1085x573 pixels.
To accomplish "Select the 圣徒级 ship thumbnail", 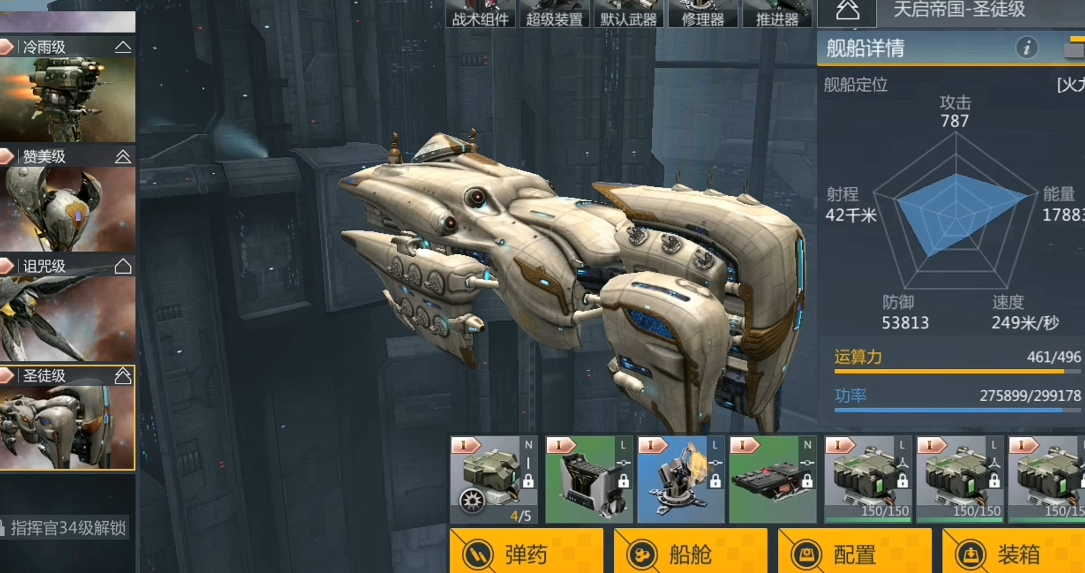I will coord(67,427).
